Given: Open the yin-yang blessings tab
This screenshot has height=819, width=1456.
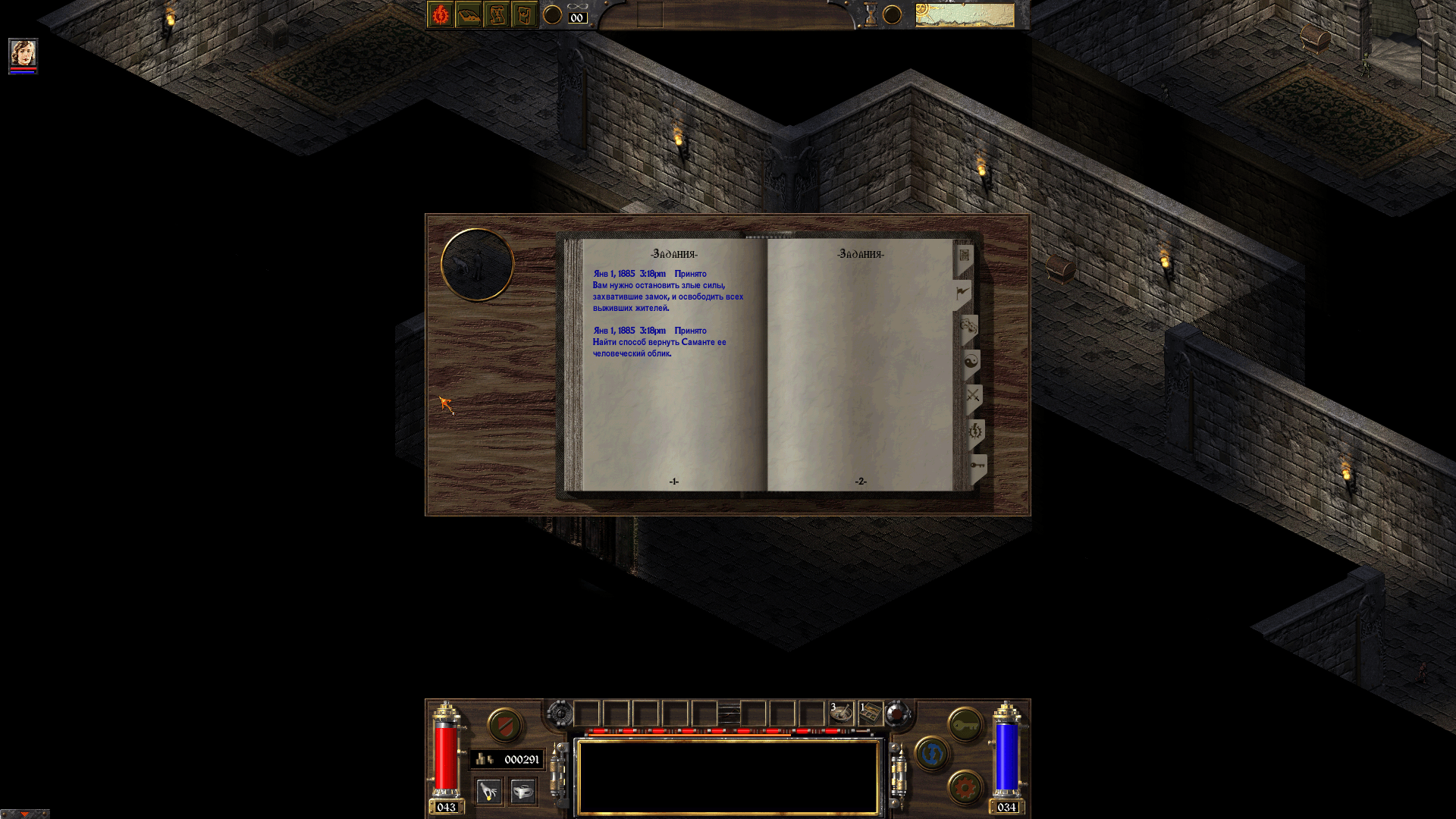Looking at the screenshot, I should 973,362.
